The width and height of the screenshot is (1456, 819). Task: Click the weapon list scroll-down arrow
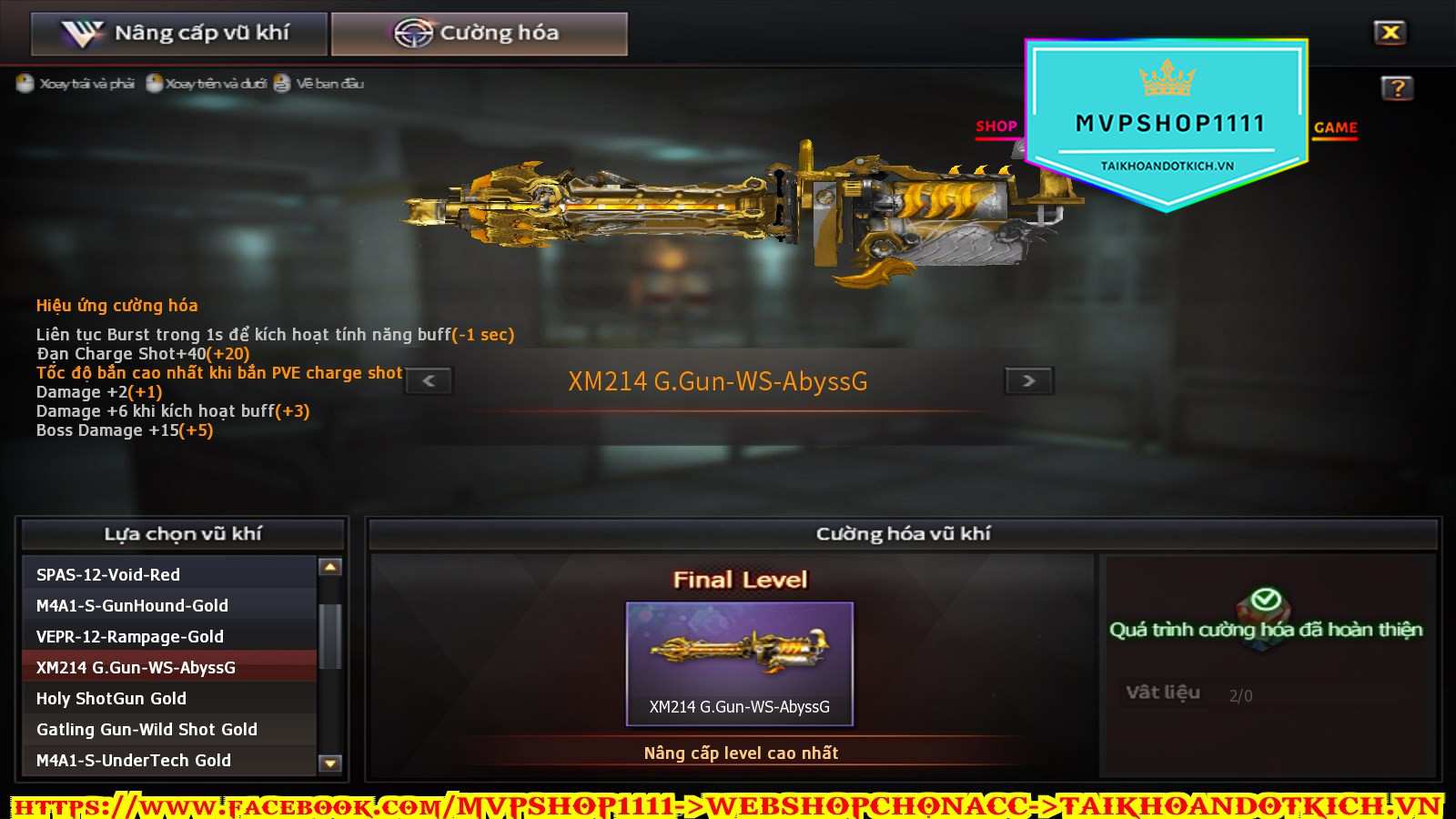[330, 763]
